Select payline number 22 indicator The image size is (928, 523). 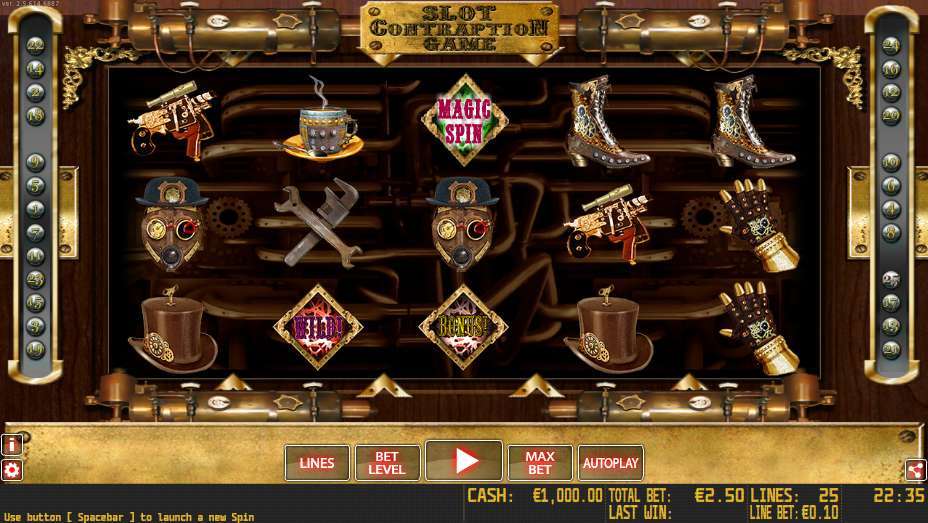point(36,45)
